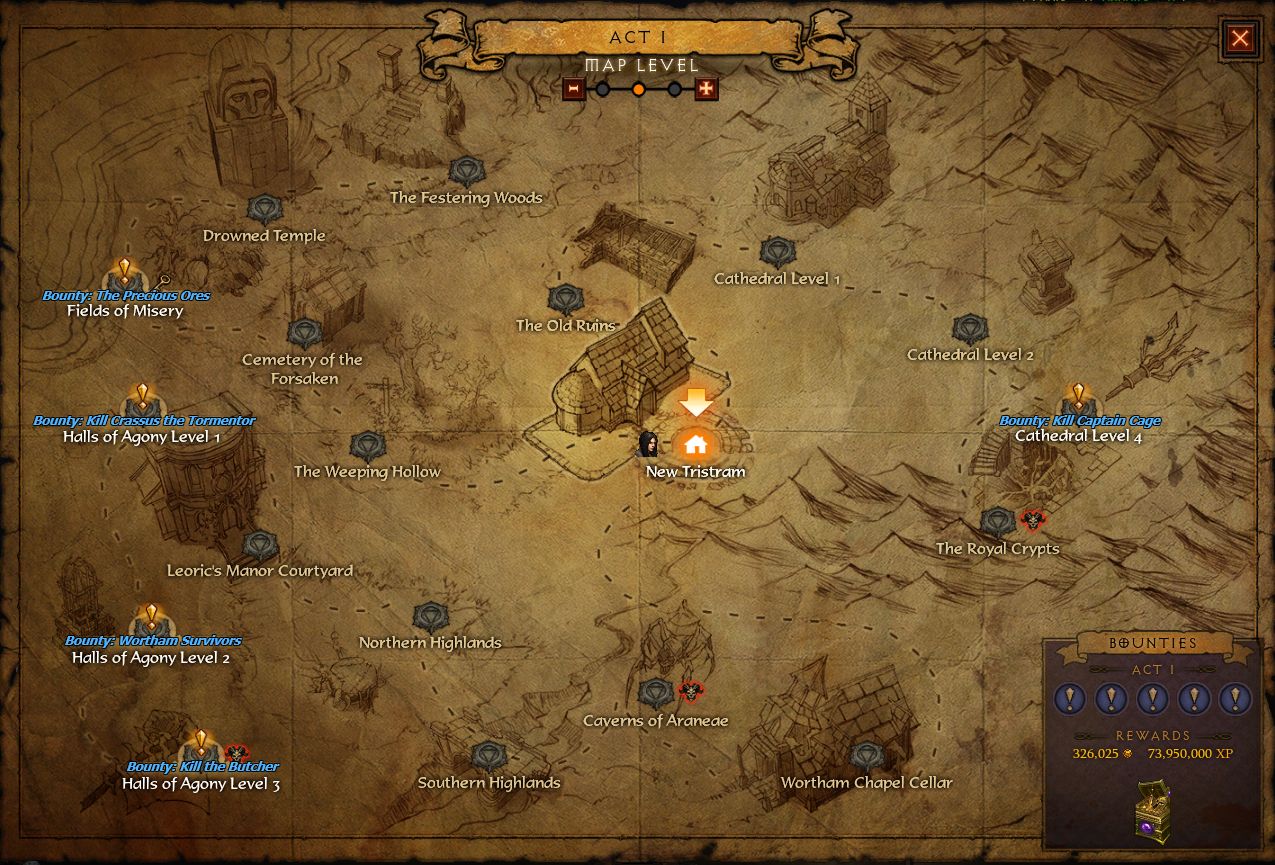Travel to The Royal Crypts waypoint

pos(997,522)
